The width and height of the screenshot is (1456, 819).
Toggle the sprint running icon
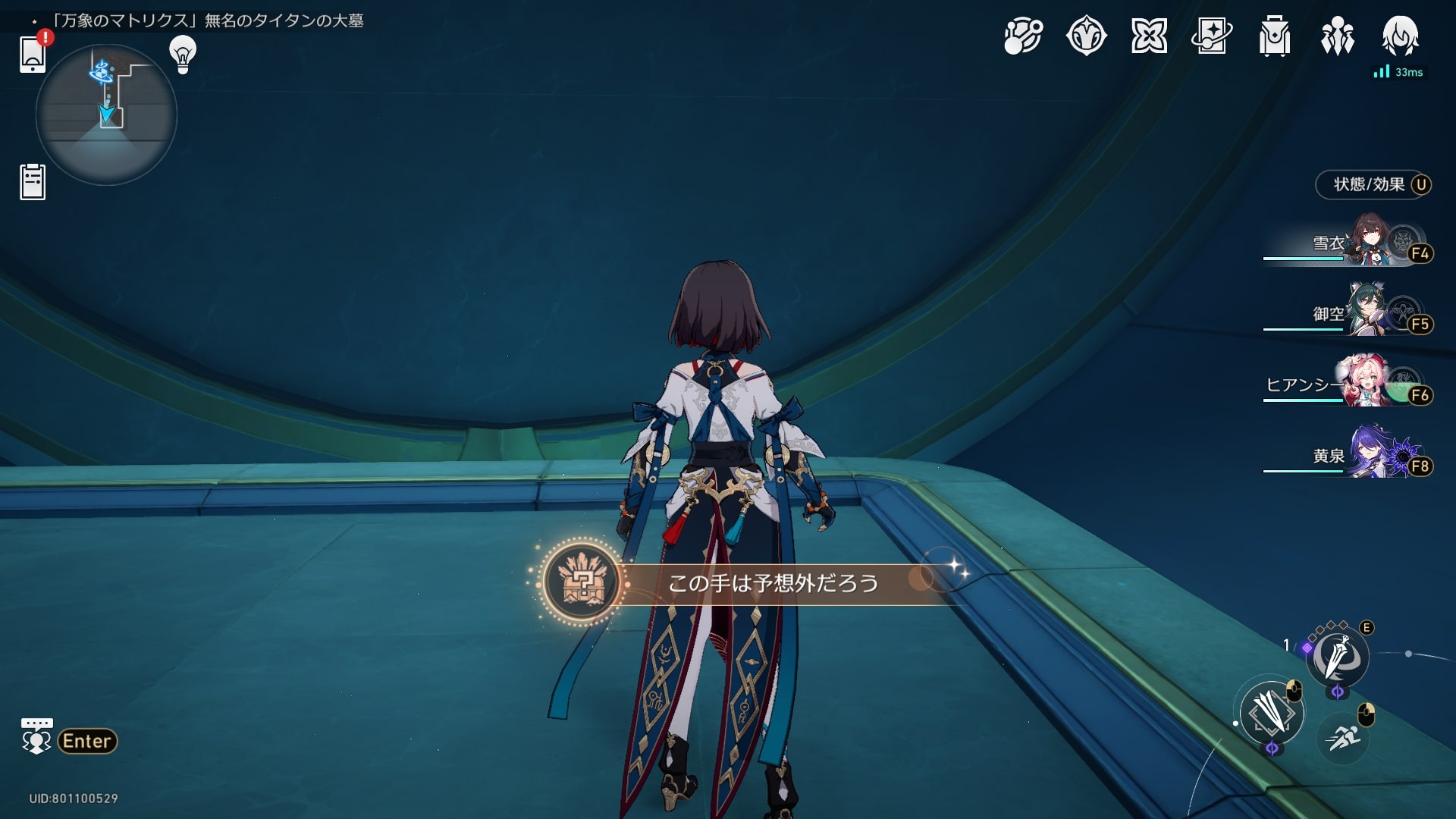[x=1343, y=737]
